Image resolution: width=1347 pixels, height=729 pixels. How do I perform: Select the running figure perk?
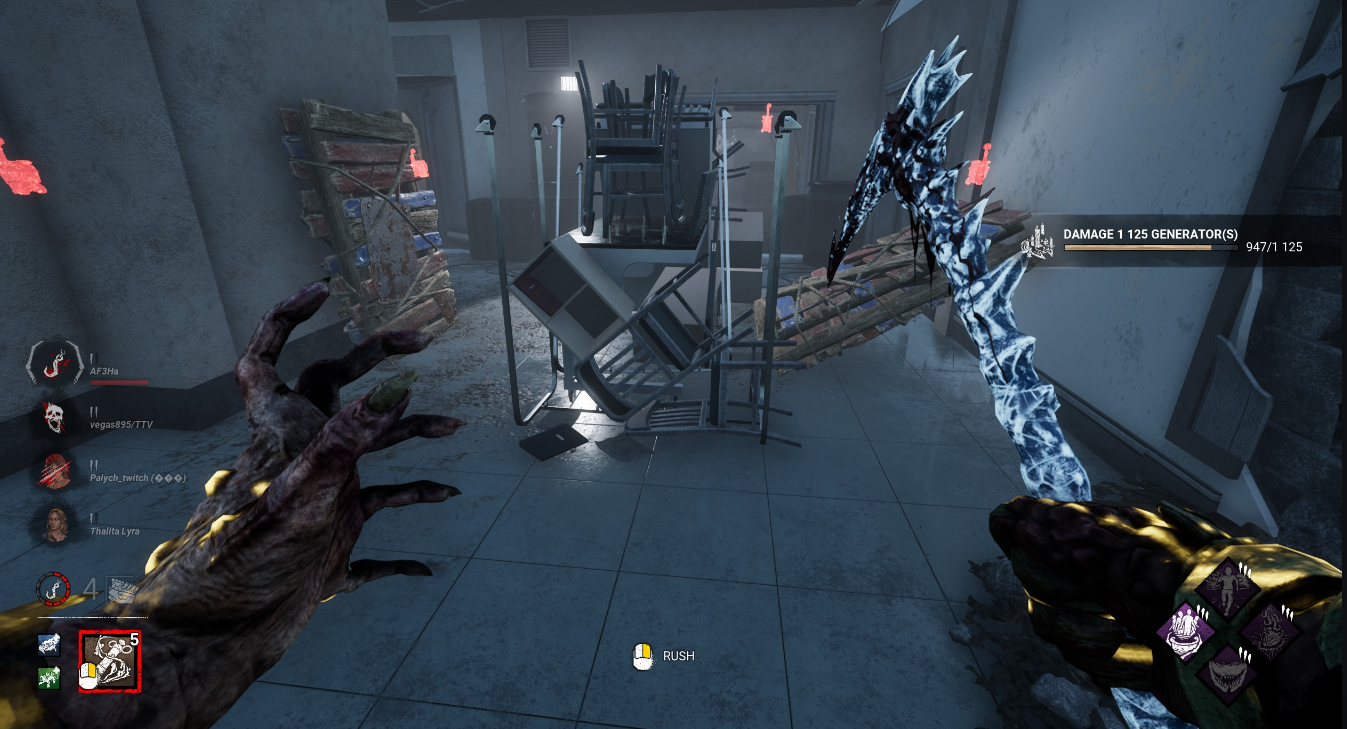(1227, 588)
